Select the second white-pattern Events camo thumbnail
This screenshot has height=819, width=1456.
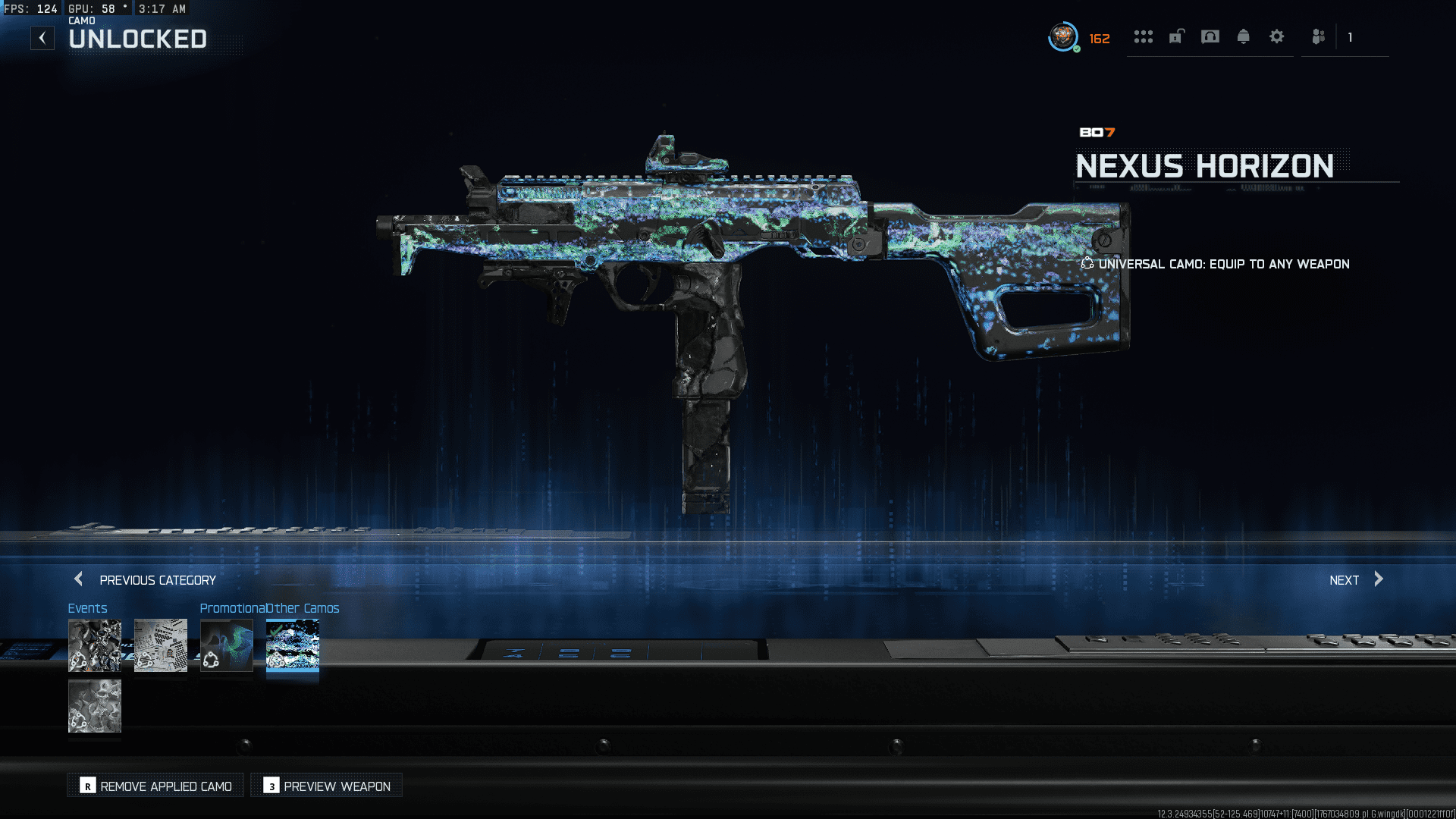pyautogui.click(x=160, y=645)
